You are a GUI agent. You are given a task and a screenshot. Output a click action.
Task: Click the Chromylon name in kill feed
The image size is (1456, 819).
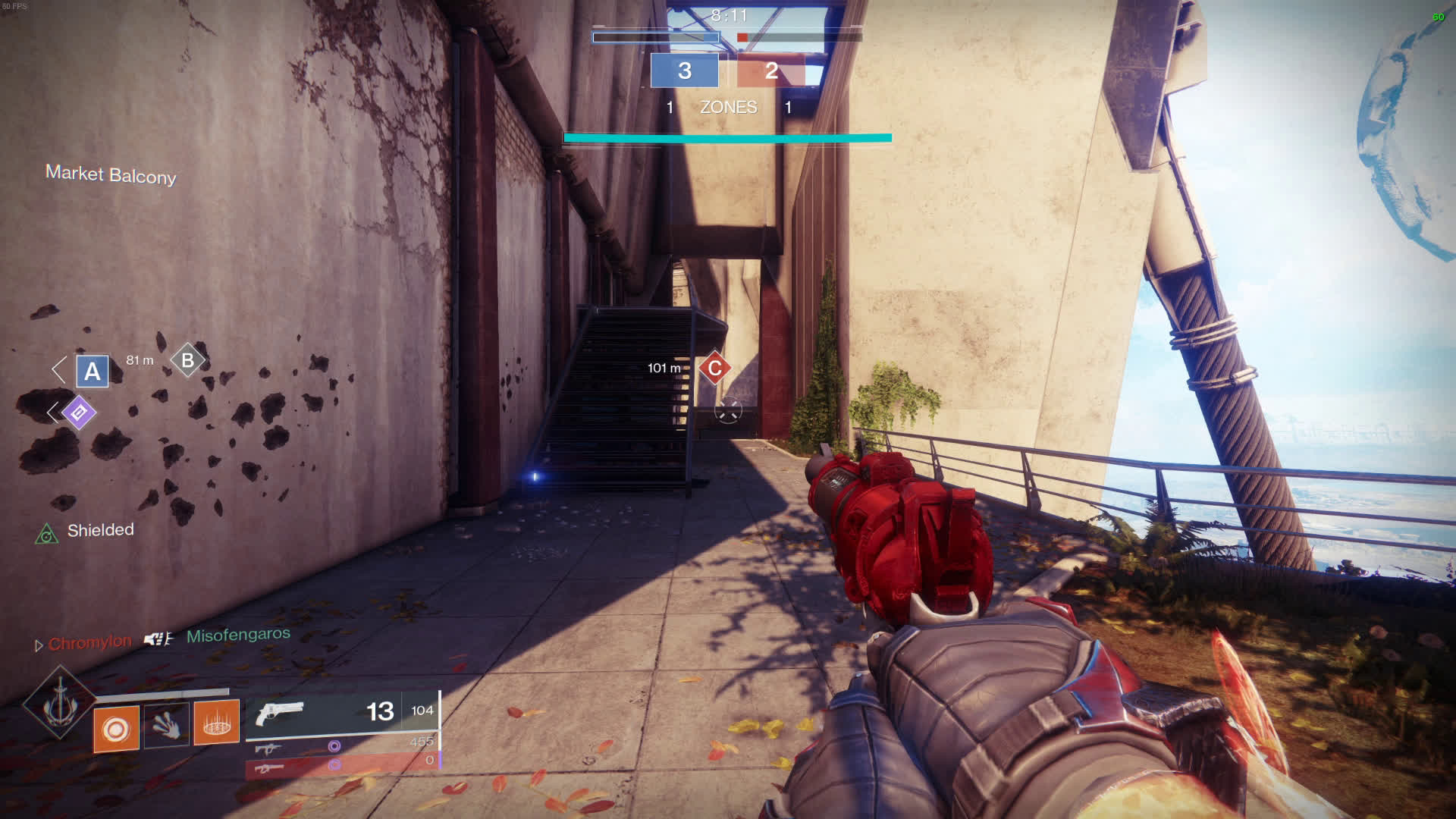point(89,643)
